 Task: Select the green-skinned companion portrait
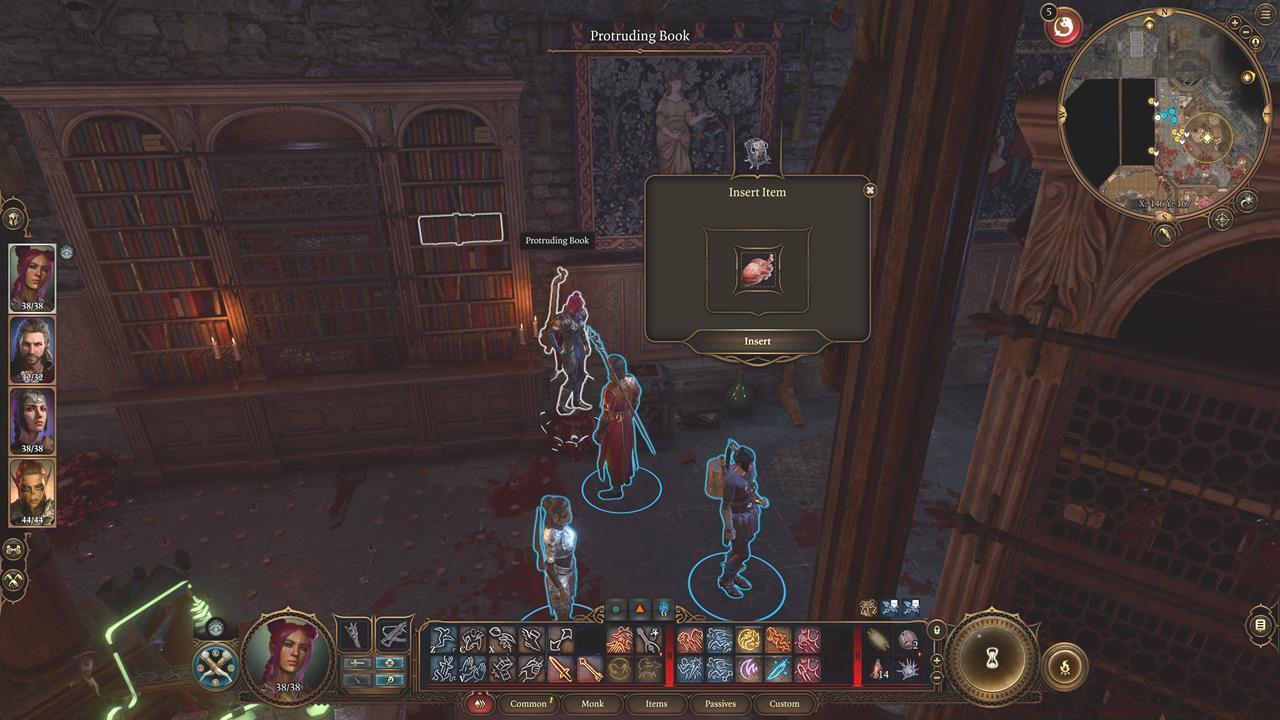[32, 492]
